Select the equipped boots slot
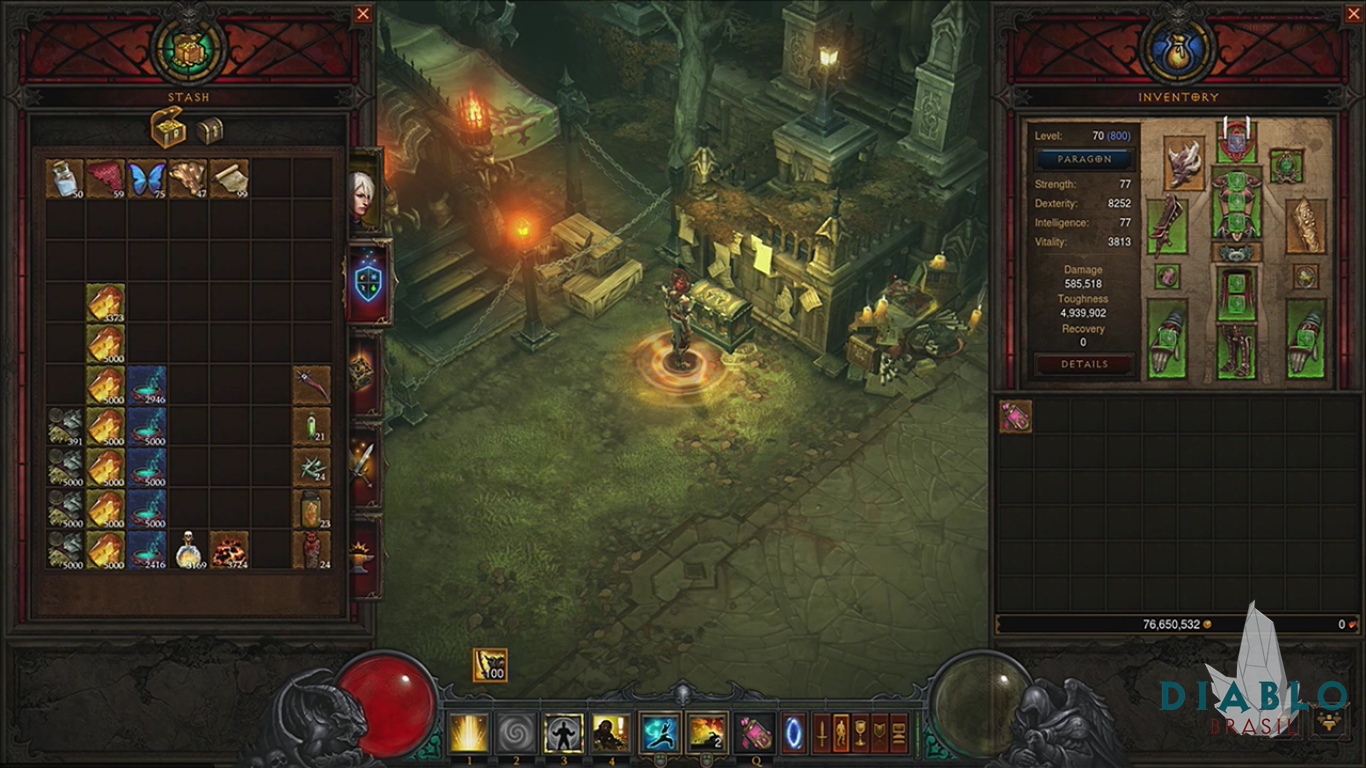Image resolution: width=1366 pixels, height=768 pixels. click(1237, 352)
